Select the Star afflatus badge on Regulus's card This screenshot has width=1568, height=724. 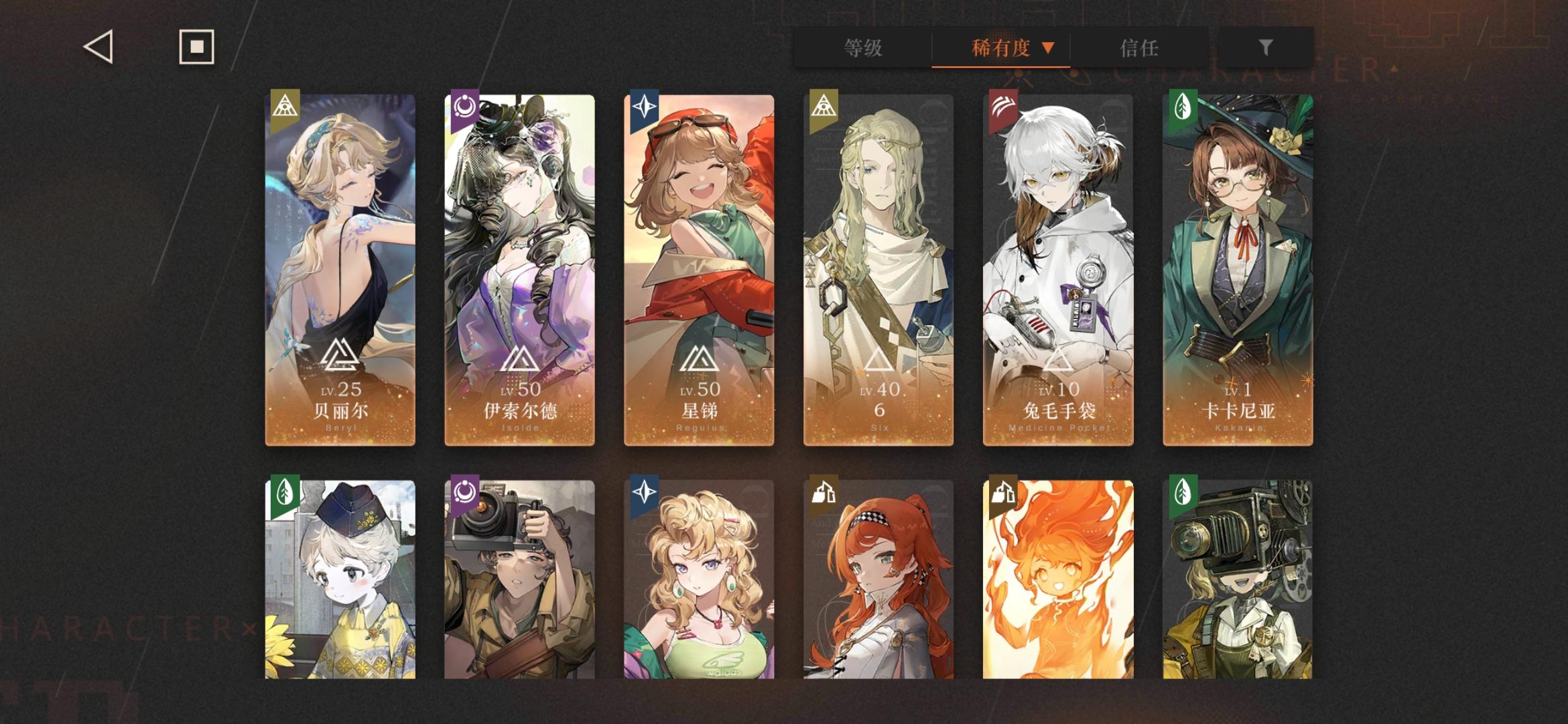click(x=645, y=107)
